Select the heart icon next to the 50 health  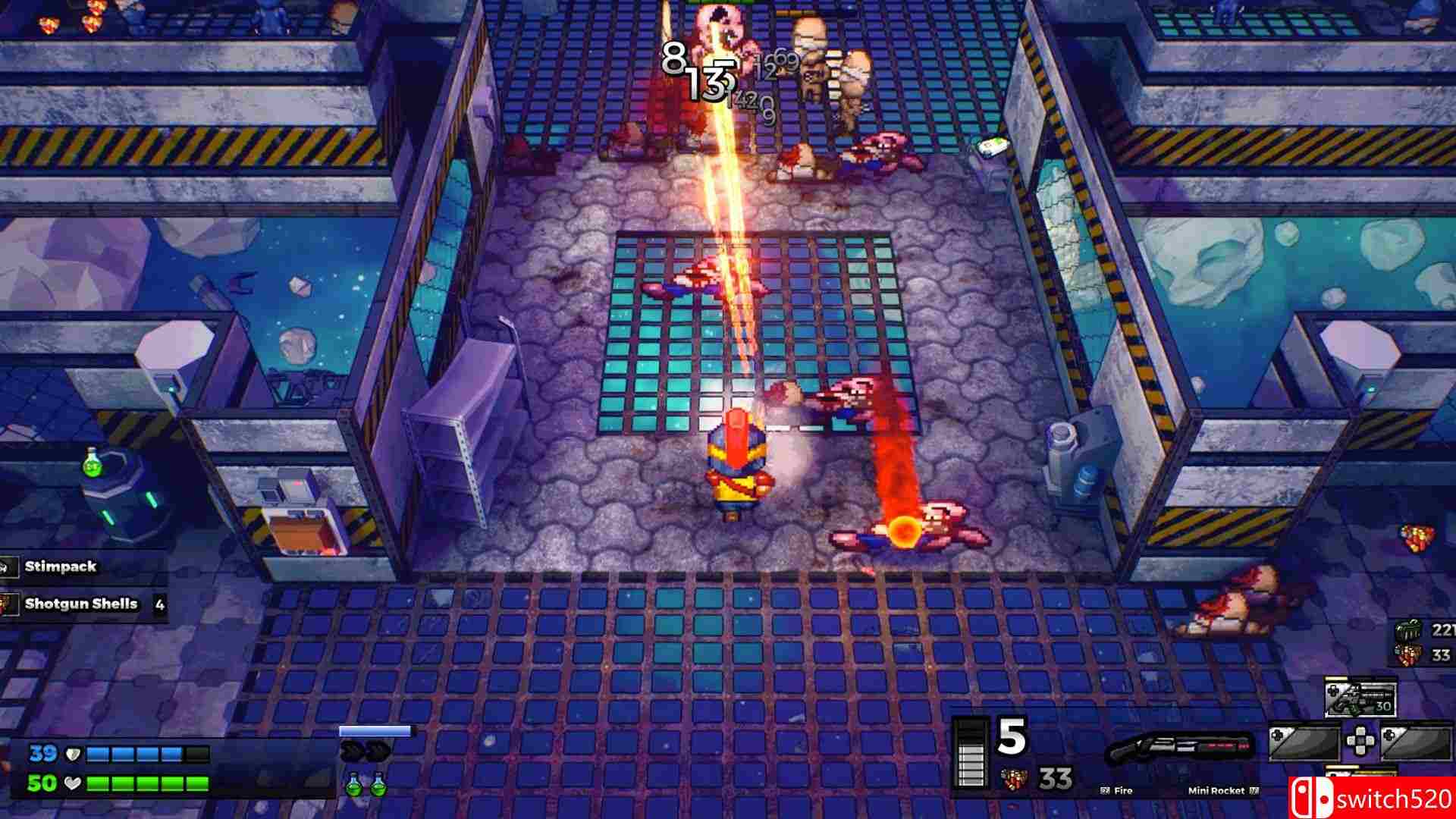click(x=72, y=783)
